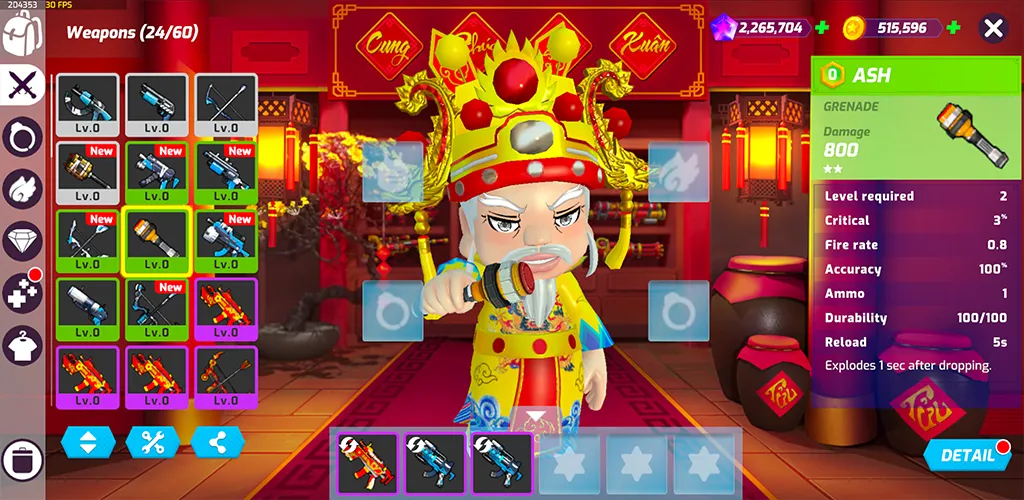Viewport: 1024px width, 500px height.
Task: Sort weapons with the up-down arrows button
Action: 88,442
